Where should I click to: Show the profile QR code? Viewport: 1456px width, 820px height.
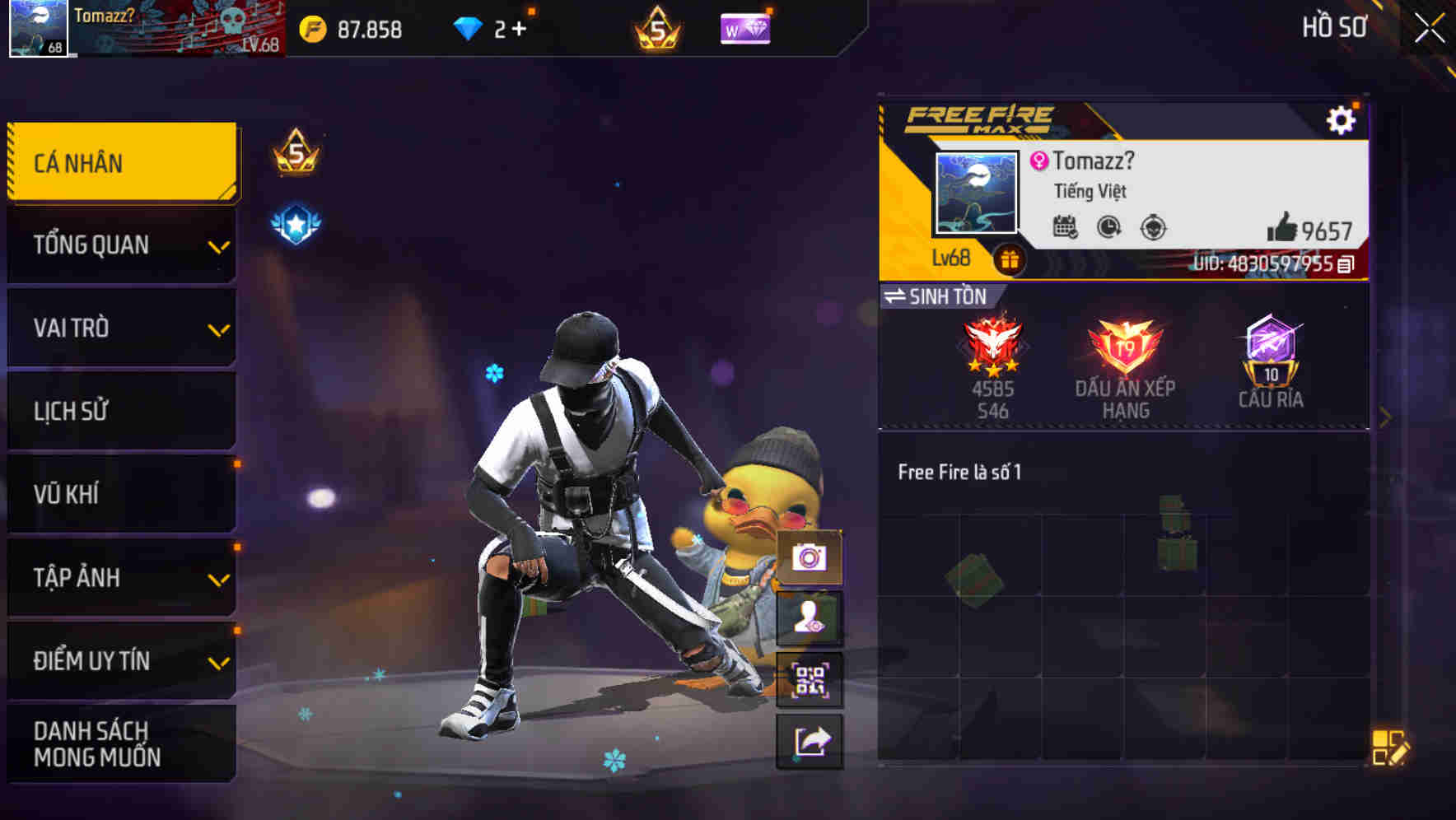(x=810, y=678)
